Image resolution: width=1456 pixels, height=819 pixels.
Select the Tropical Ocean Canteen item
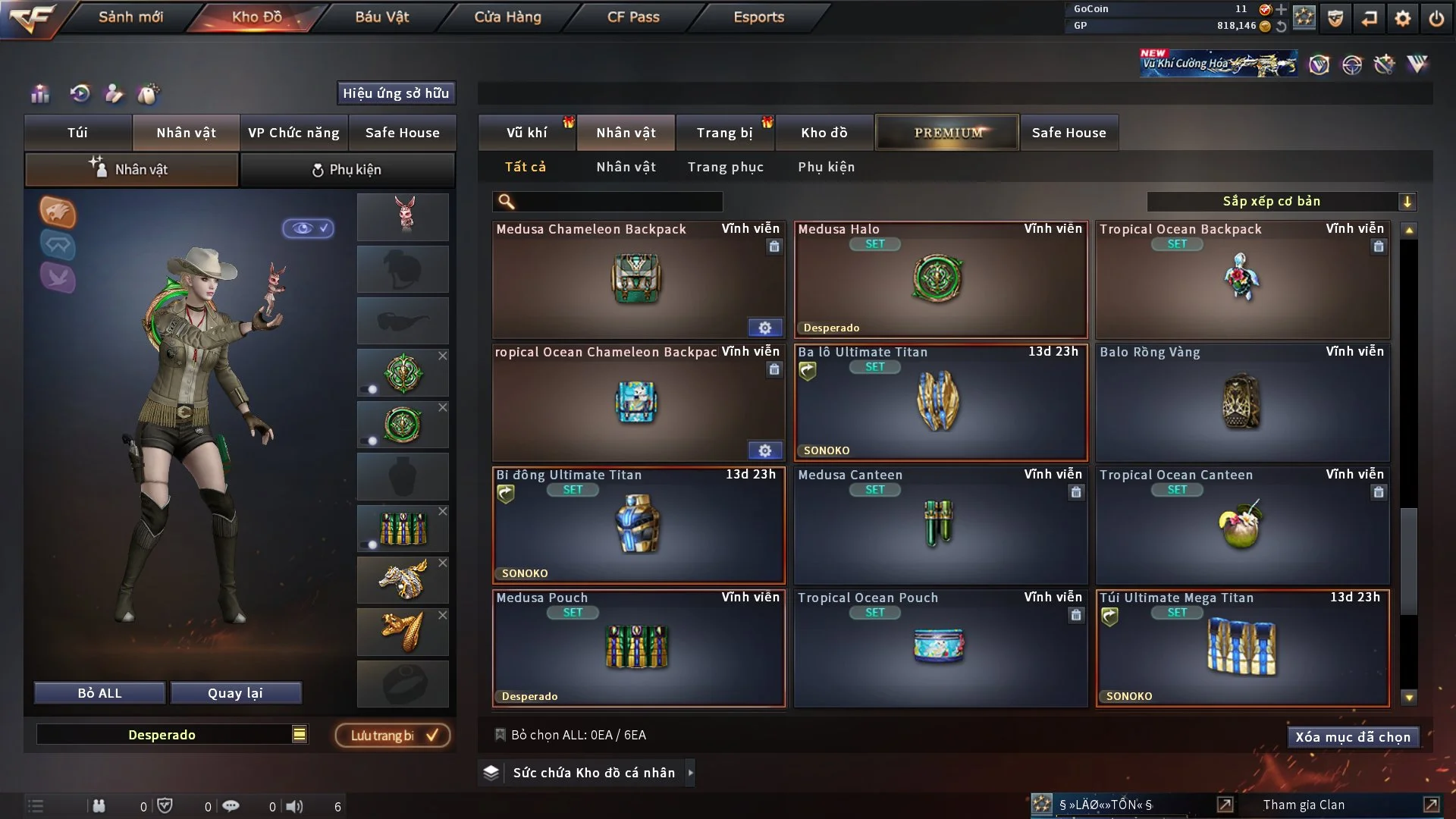1241,526
